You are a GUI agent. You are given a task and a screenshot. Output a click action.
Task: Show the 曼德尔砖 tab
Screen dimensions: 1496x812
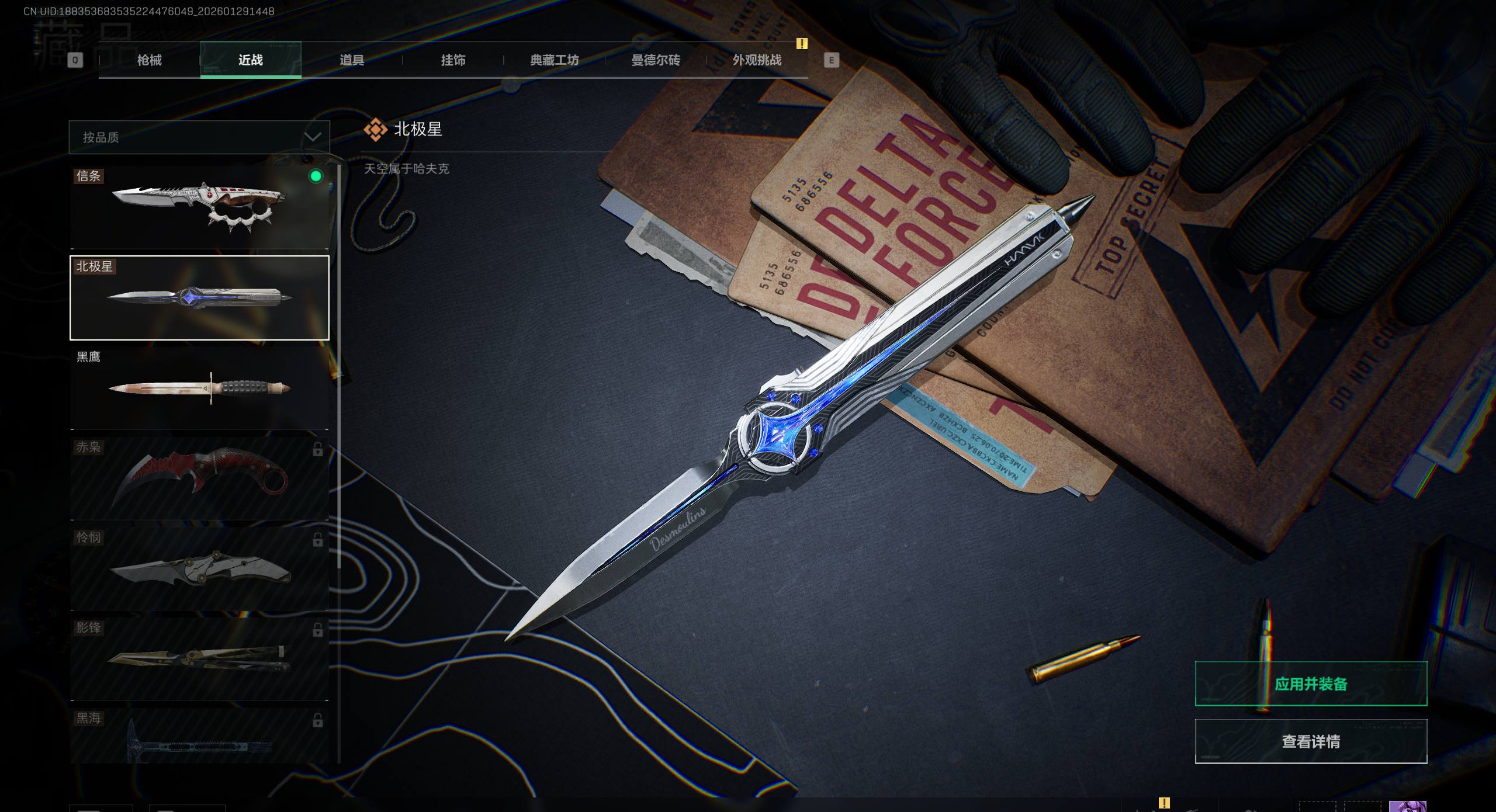656,60
